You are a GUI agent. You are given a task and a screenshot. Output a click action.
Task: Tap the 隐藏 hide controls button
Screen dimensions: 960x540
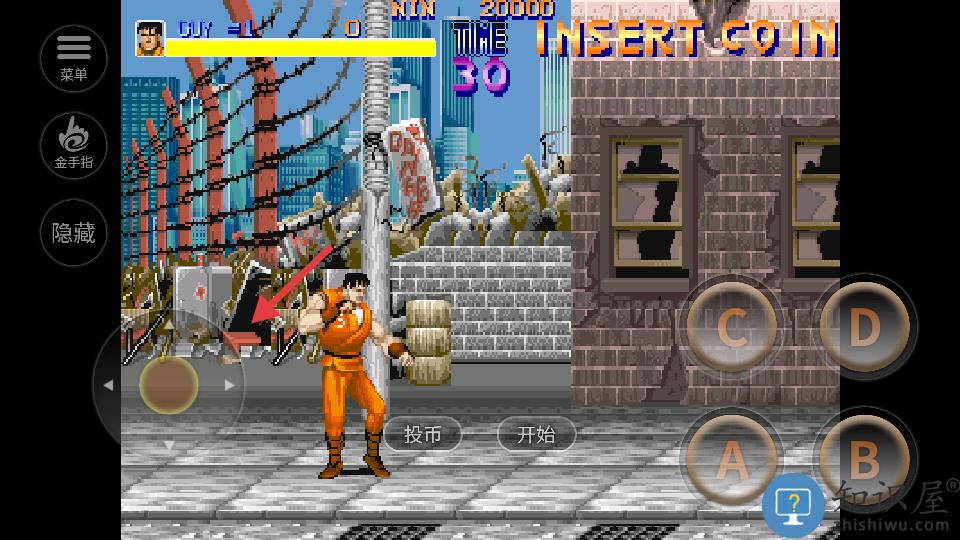[x=74, y=233]
